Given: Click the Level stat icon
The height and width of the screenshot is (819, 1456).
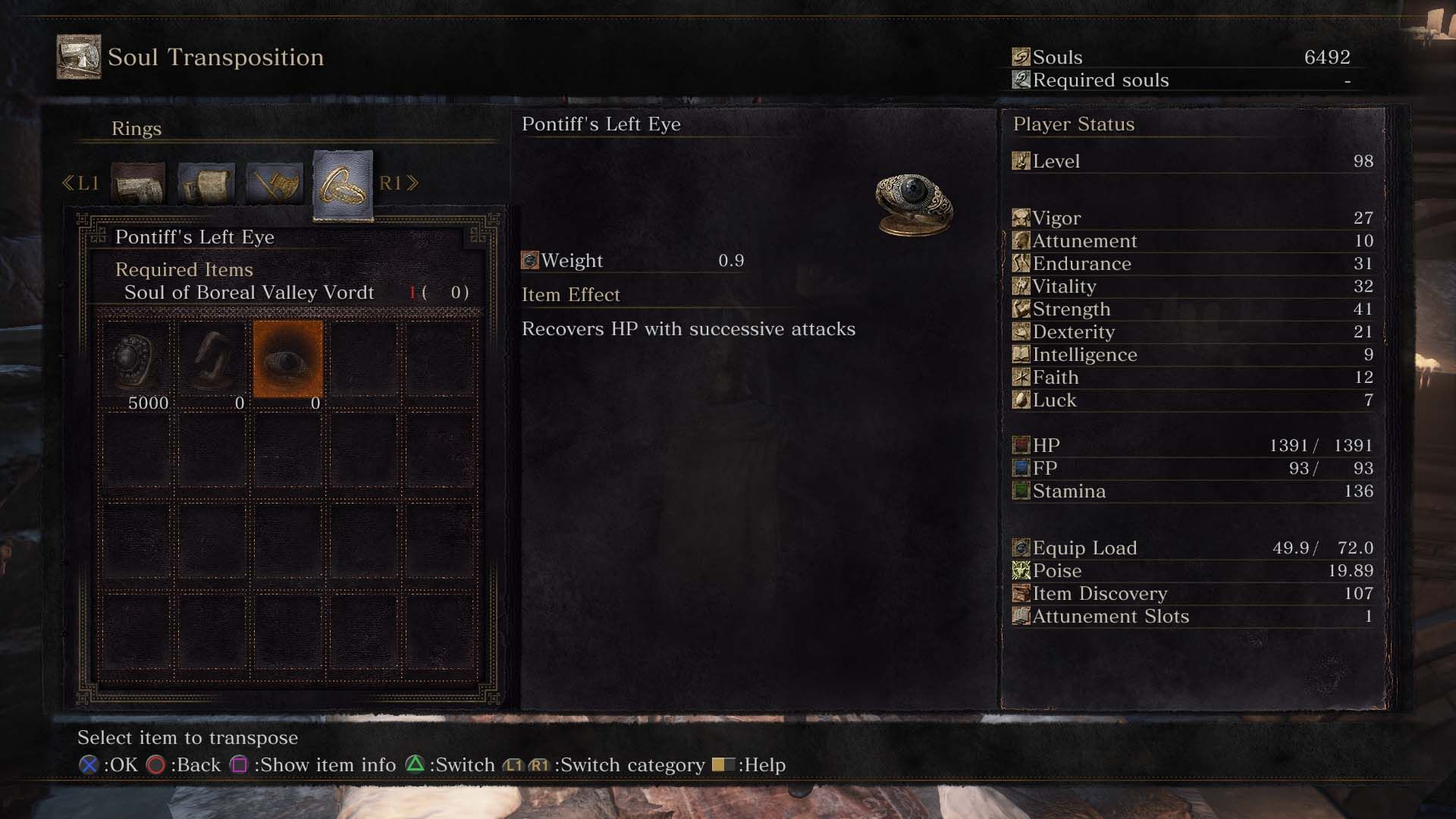Looking at the screenshot, I should coord(1021,161).
